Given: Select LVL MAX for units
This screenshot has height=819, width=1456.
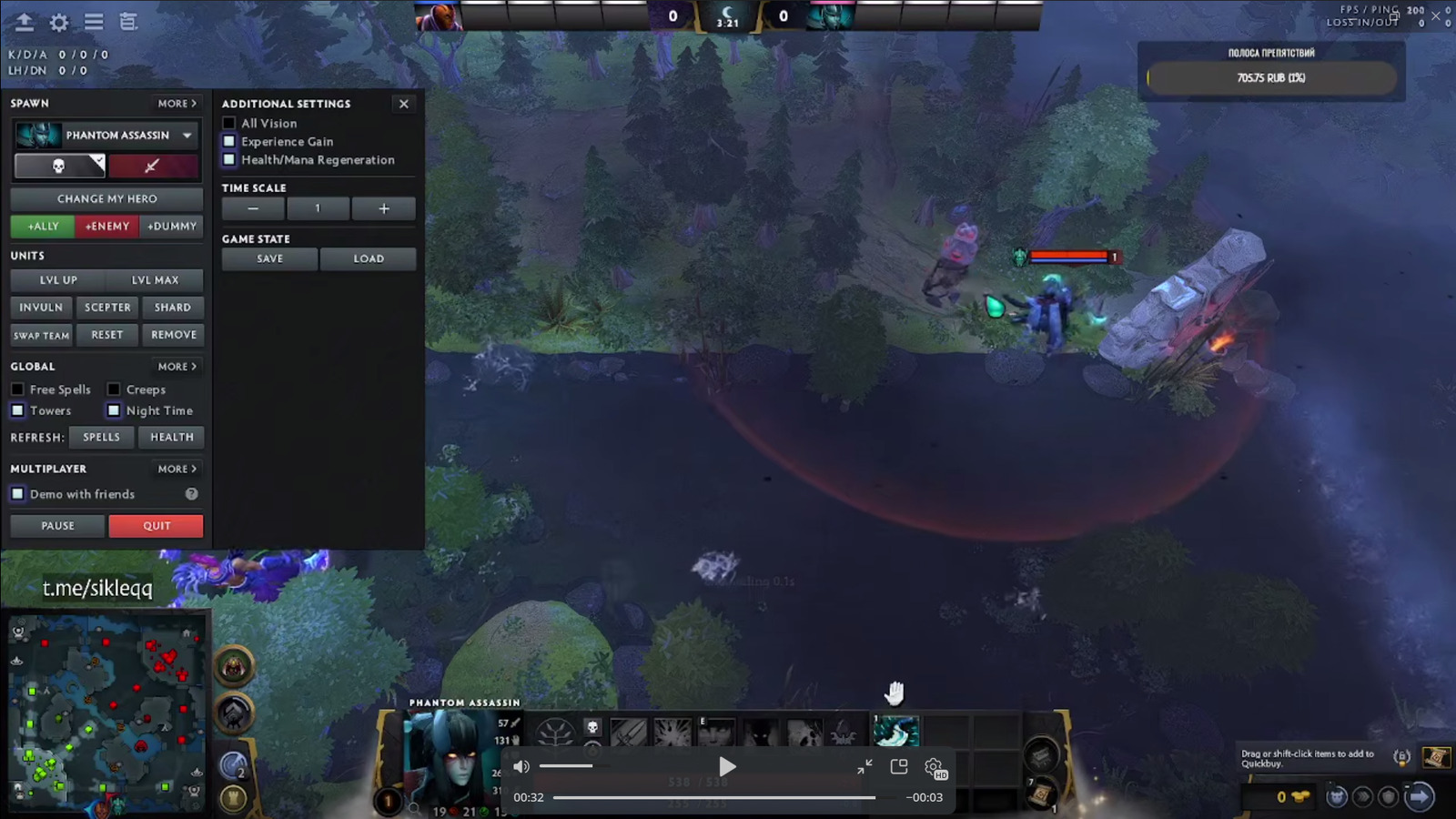Looking at the screenshot, I should (155, 280).
